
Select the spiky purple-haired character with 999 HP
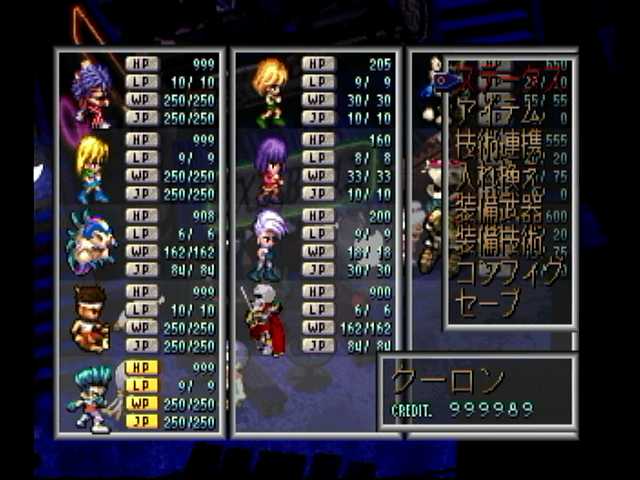click(x=92, y=92)
